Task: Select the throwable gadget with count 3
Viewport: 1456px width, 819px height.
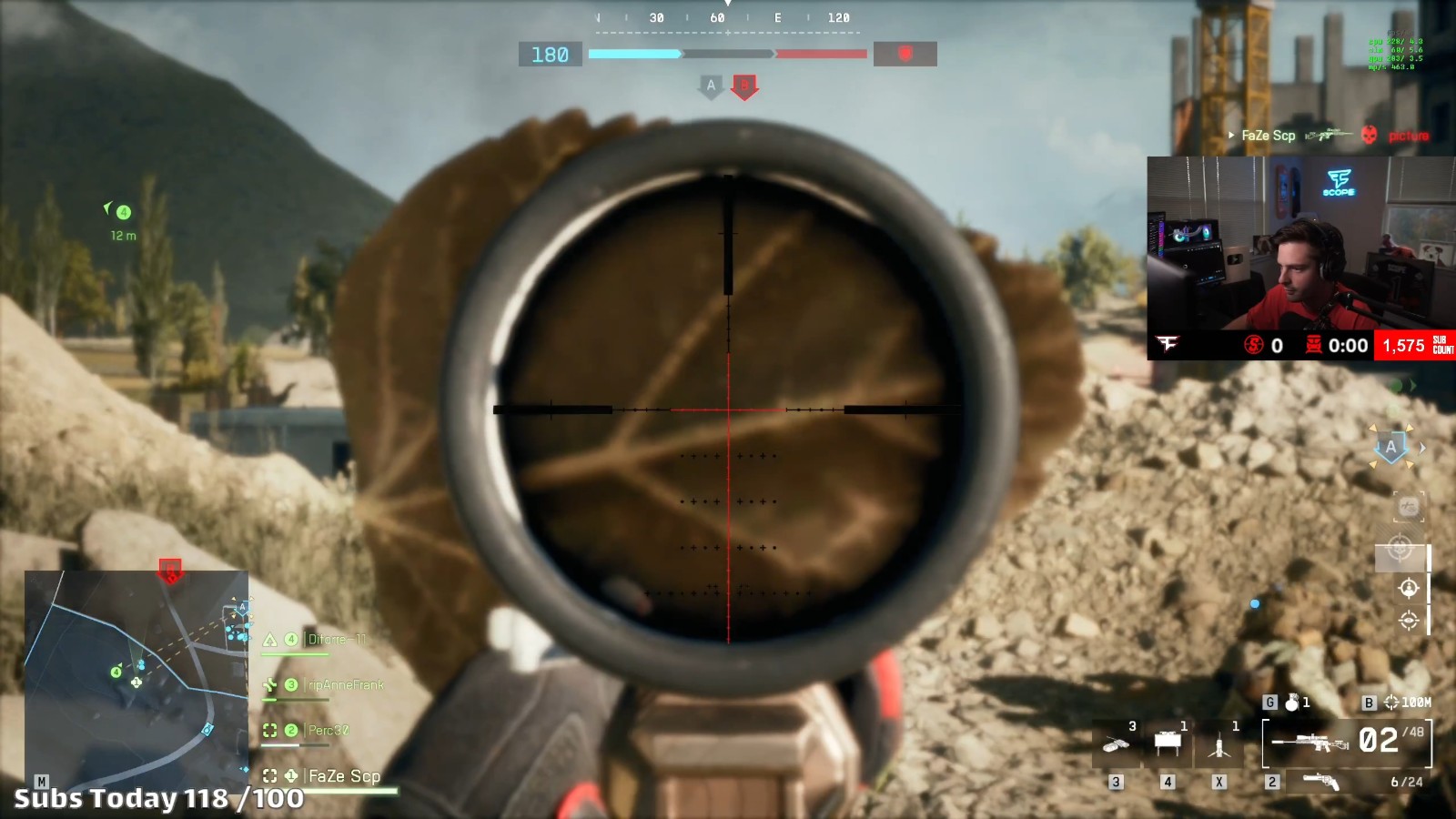Action: (1117, 744)
